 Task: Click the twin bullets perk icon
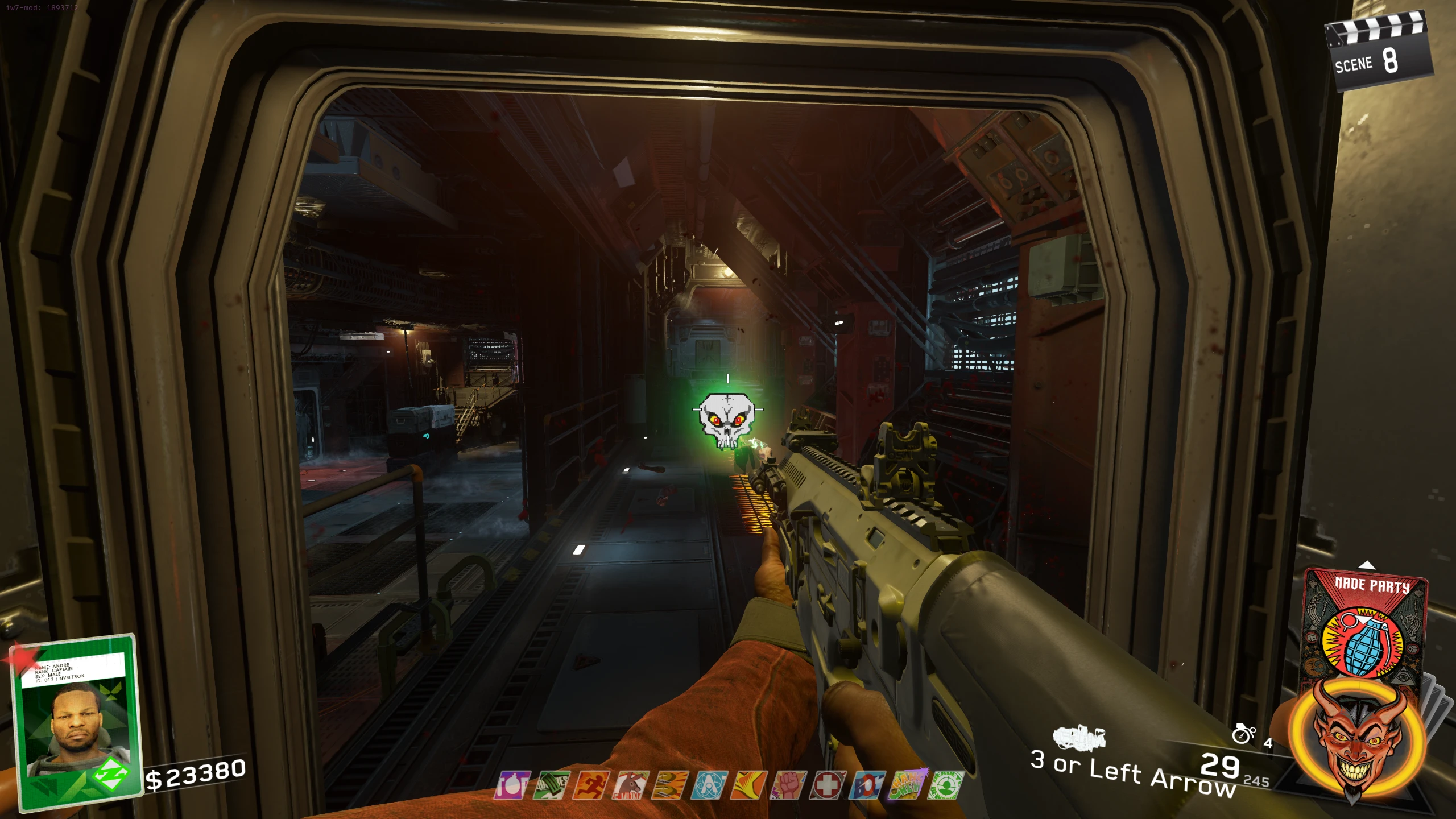point(669,786)
